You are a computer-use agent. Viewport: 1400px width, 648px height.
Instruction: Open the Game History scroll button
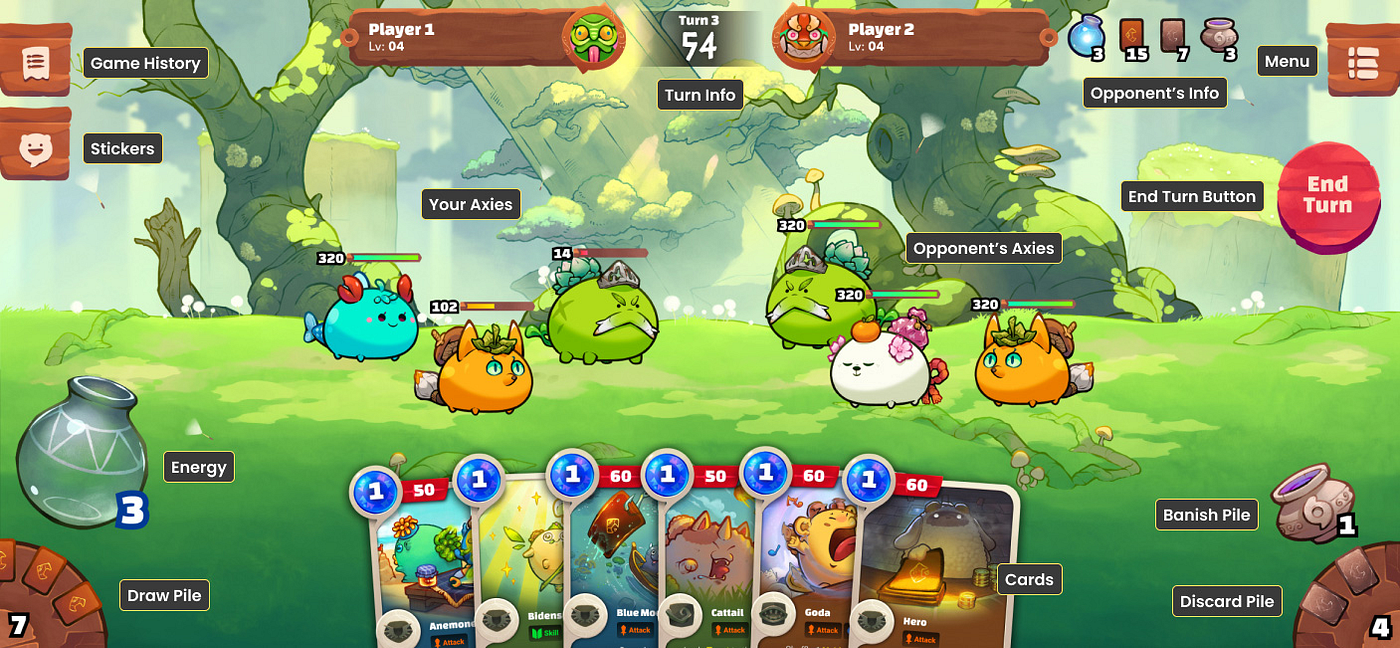pos(36,62)
